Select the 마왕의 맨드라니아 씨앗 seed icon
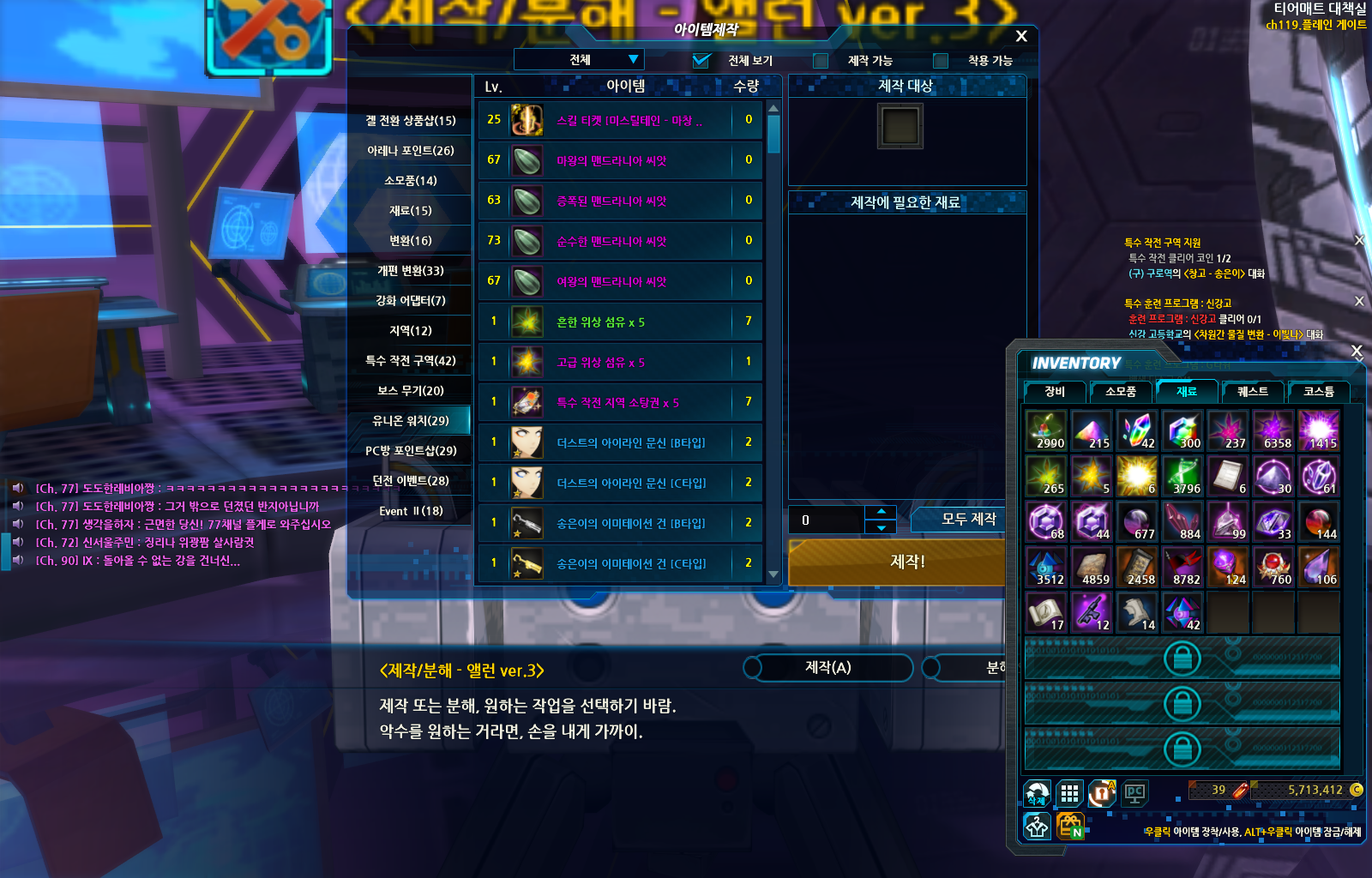 tap(526, 160)
